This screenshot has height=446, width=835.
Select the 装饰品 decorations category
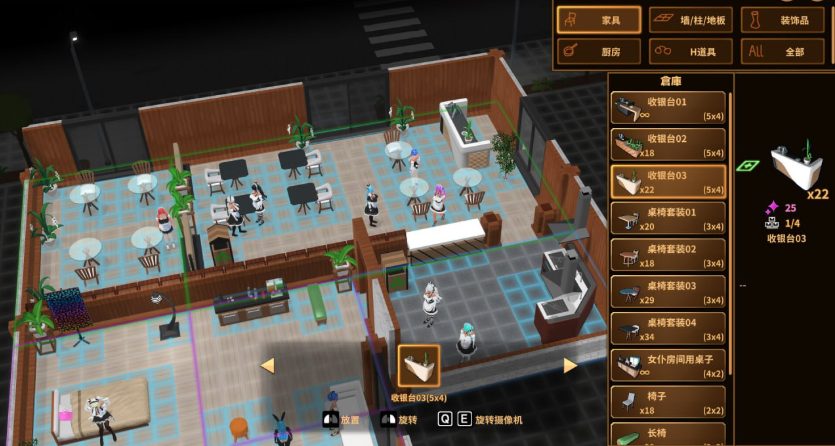click(x=782, y=19)
